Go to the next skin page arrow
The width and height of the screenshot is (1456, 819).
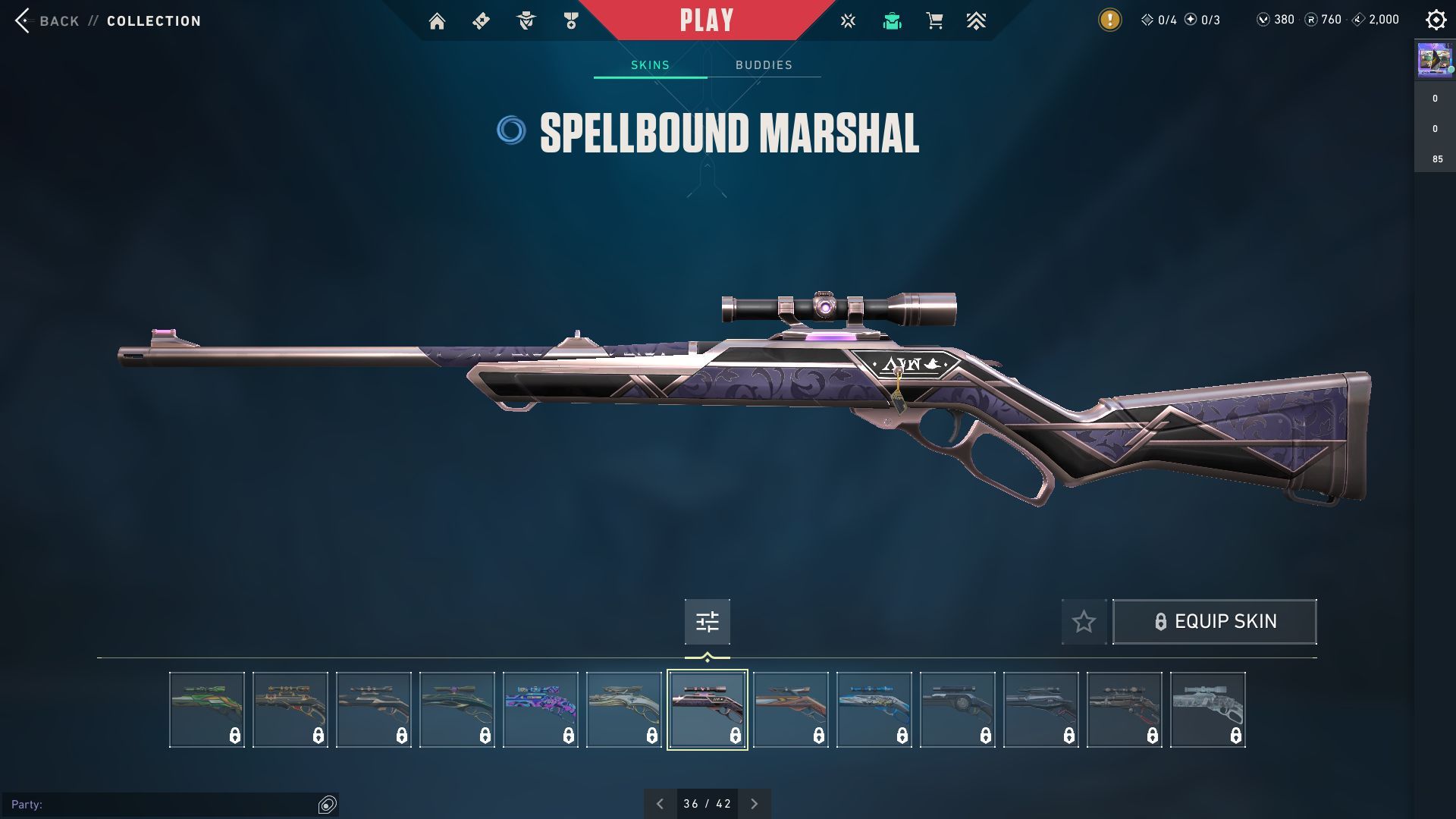[x=754, y=804]
